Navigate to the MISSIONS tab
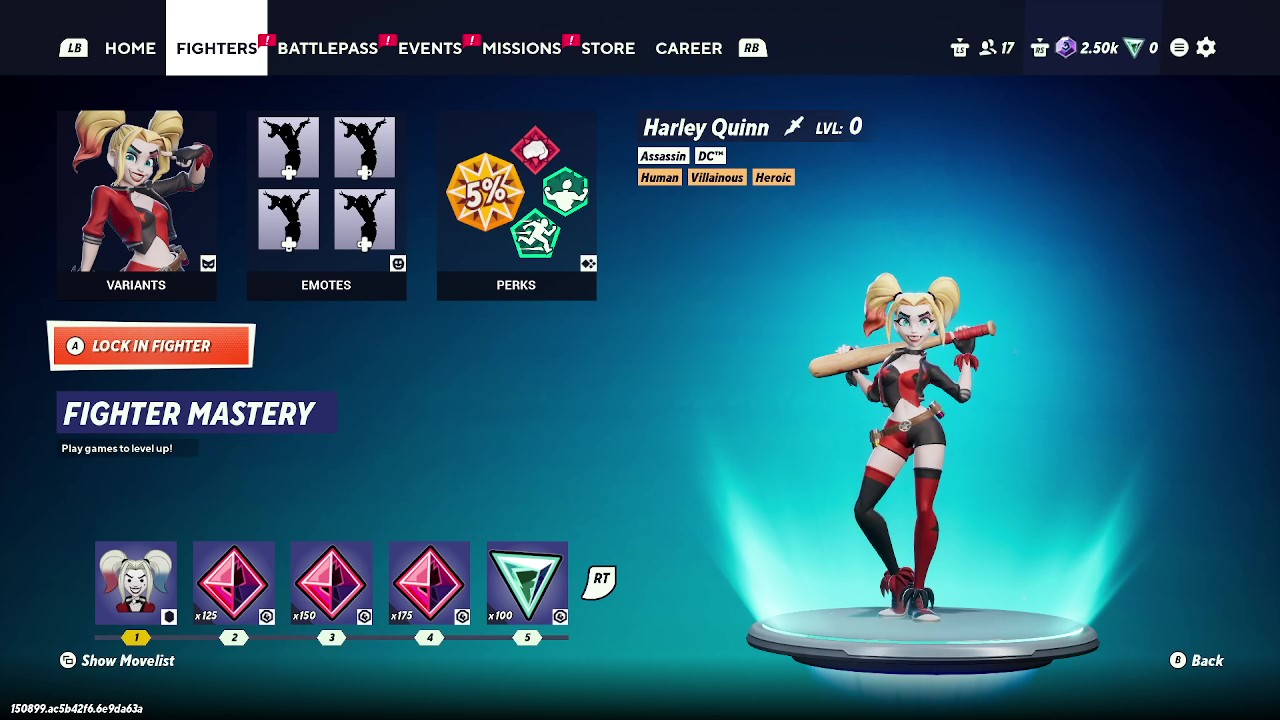The image size is (1280, 720). point(521,47)
